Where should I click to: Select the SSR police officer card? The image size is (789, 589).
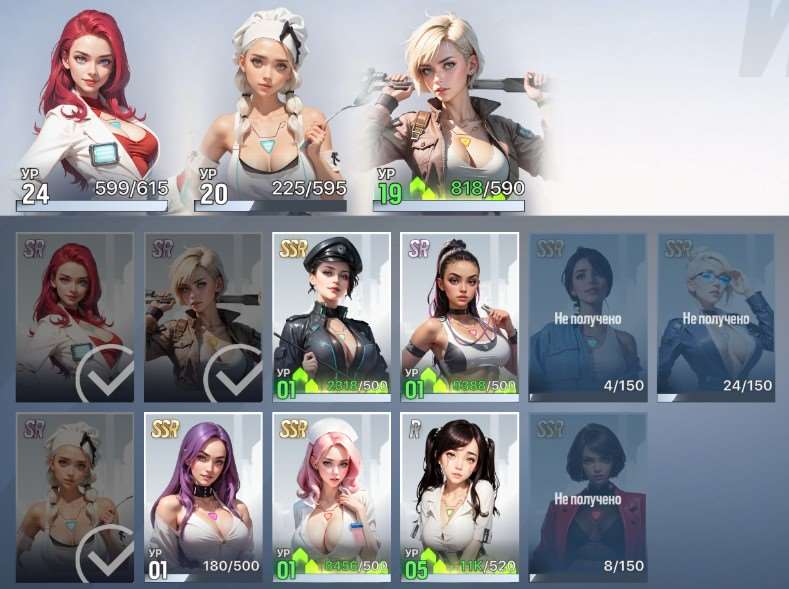pyautogui.click(x=331, y=317)
